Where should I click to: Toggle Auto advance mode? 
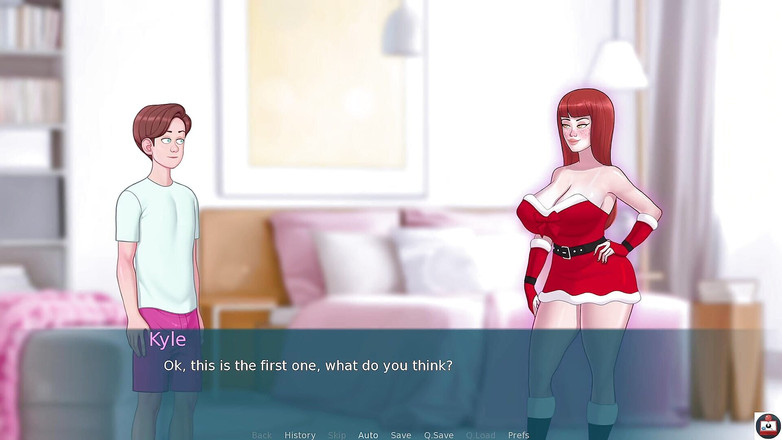pos(368,435)
